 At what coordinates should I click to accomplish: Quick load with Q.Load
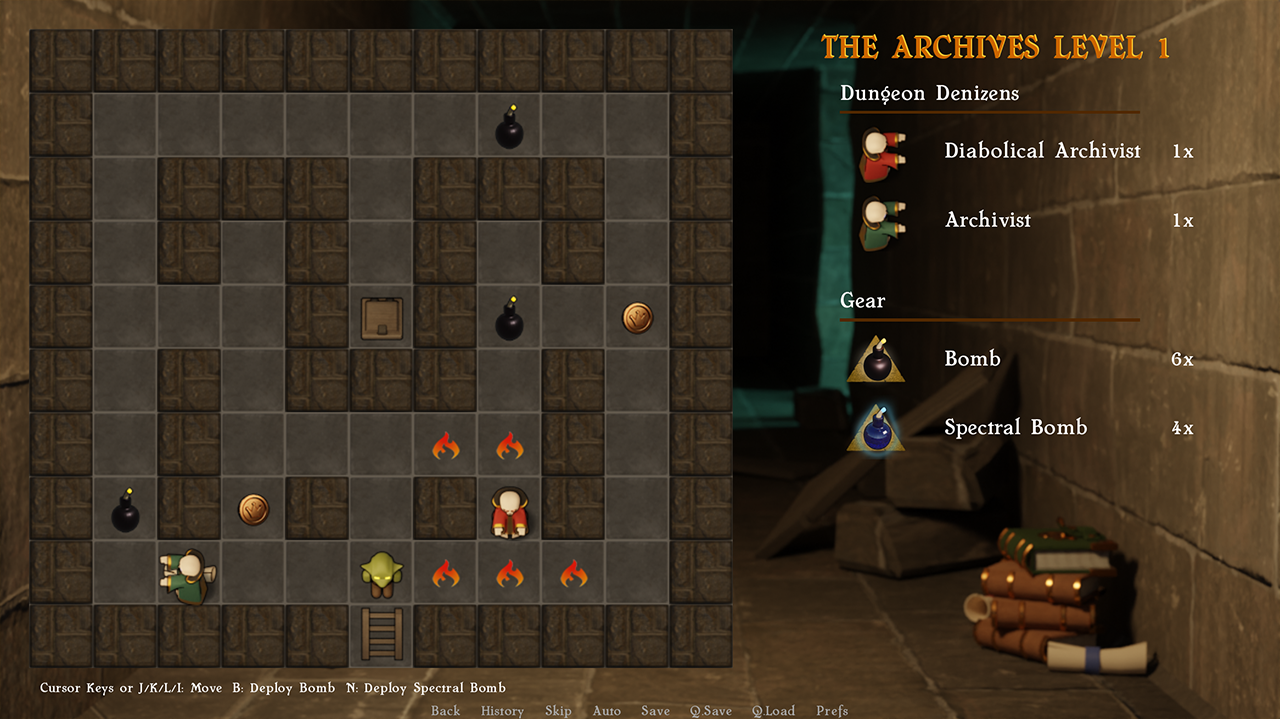(x=773, y=711)
